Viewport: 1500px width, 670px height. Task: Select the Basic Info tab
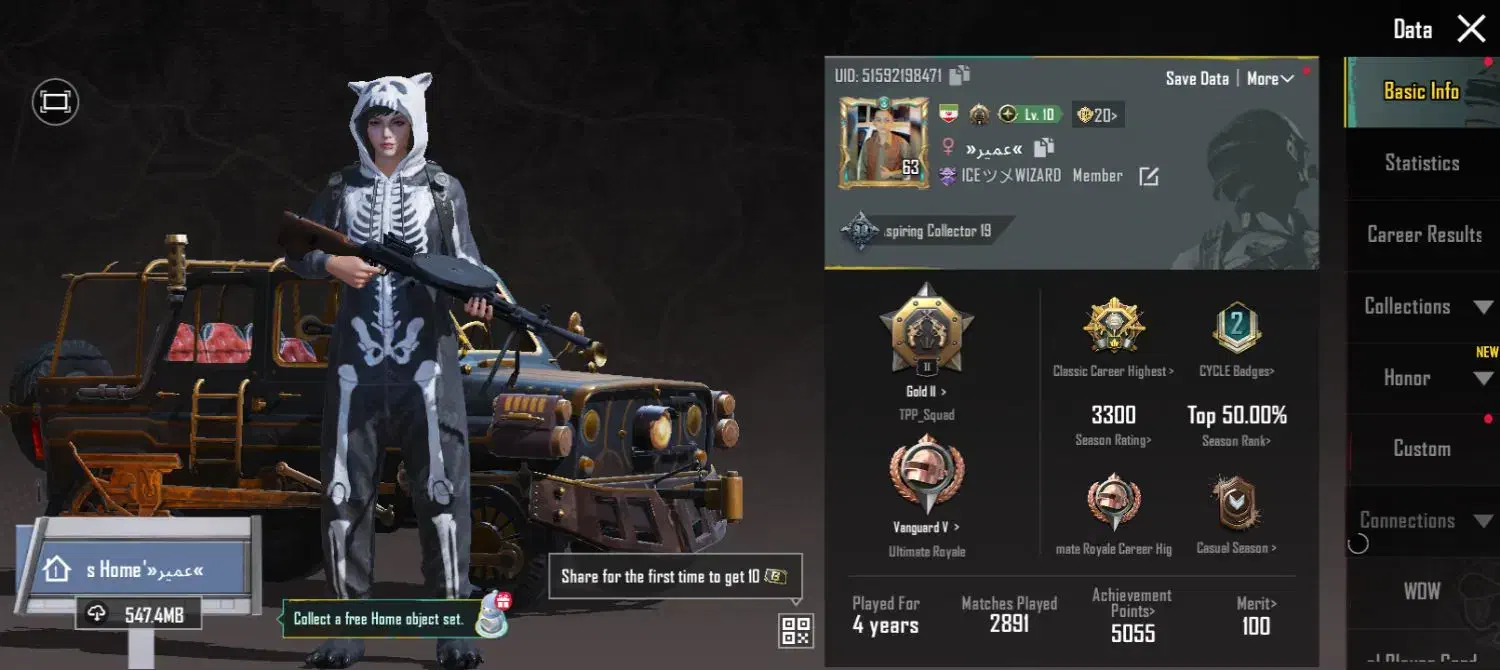click(1420, 91)
